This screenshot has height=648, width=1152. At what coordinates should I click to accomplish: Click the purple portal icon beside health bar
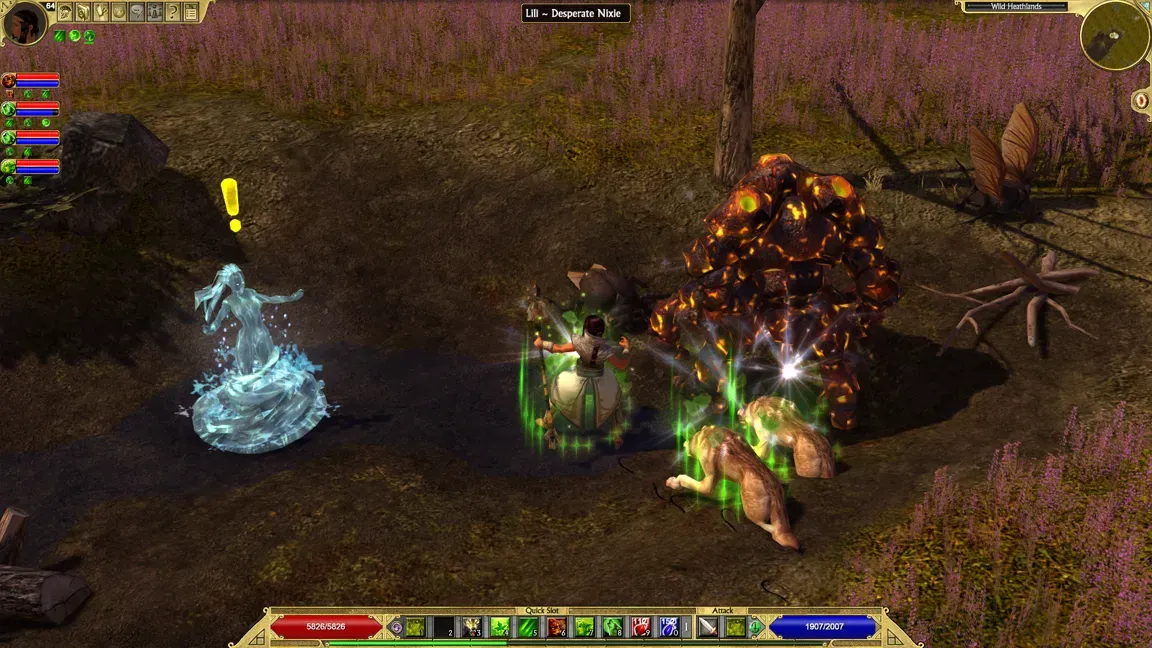[396, 627]
